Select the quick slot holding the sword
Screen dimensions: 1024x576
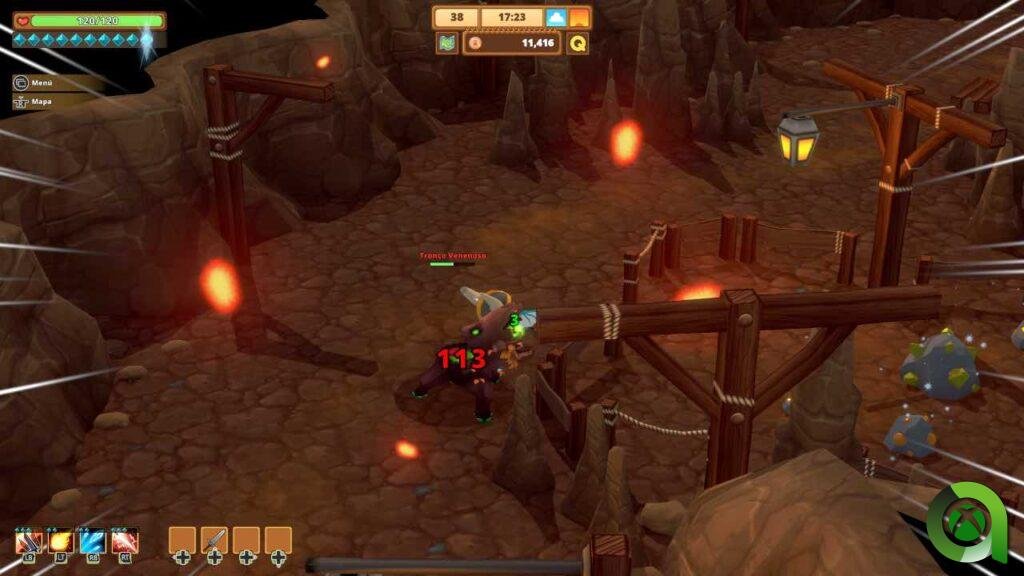pyautogui.click(x=214, y=540)
